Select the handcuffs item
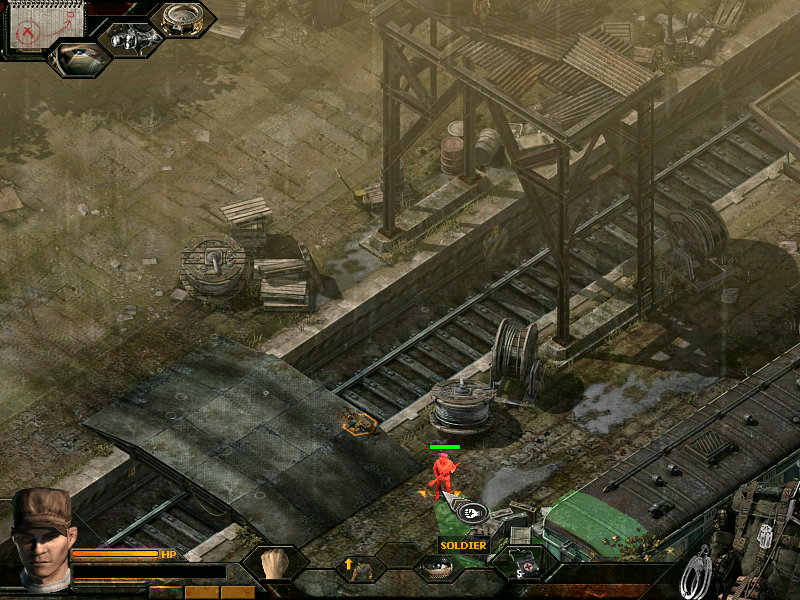Screen dimensions: 800x600 click(x=697, y=577)
